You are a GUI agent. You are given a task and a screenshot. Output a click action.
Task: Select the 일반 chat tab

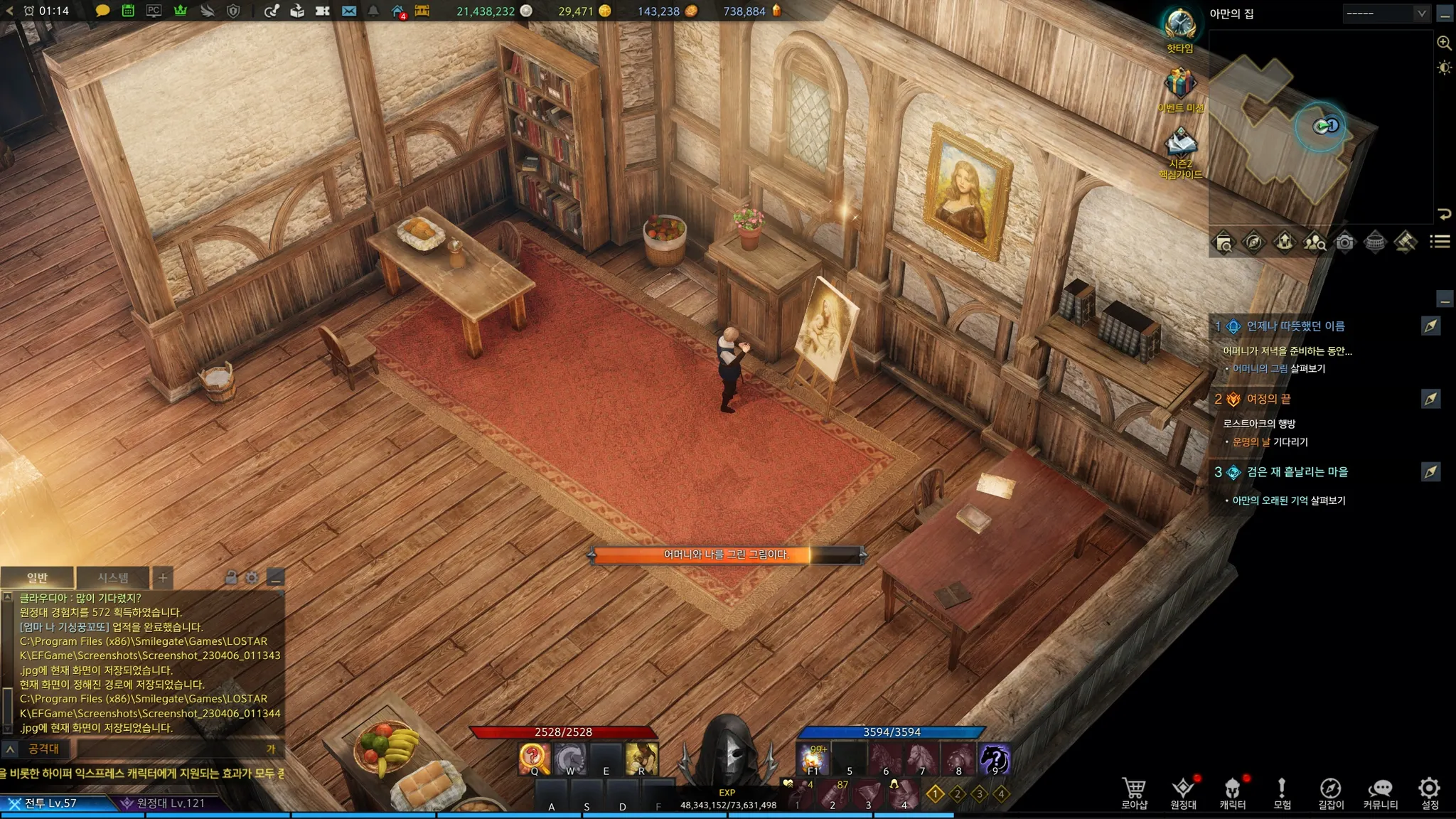pos(37,578)
